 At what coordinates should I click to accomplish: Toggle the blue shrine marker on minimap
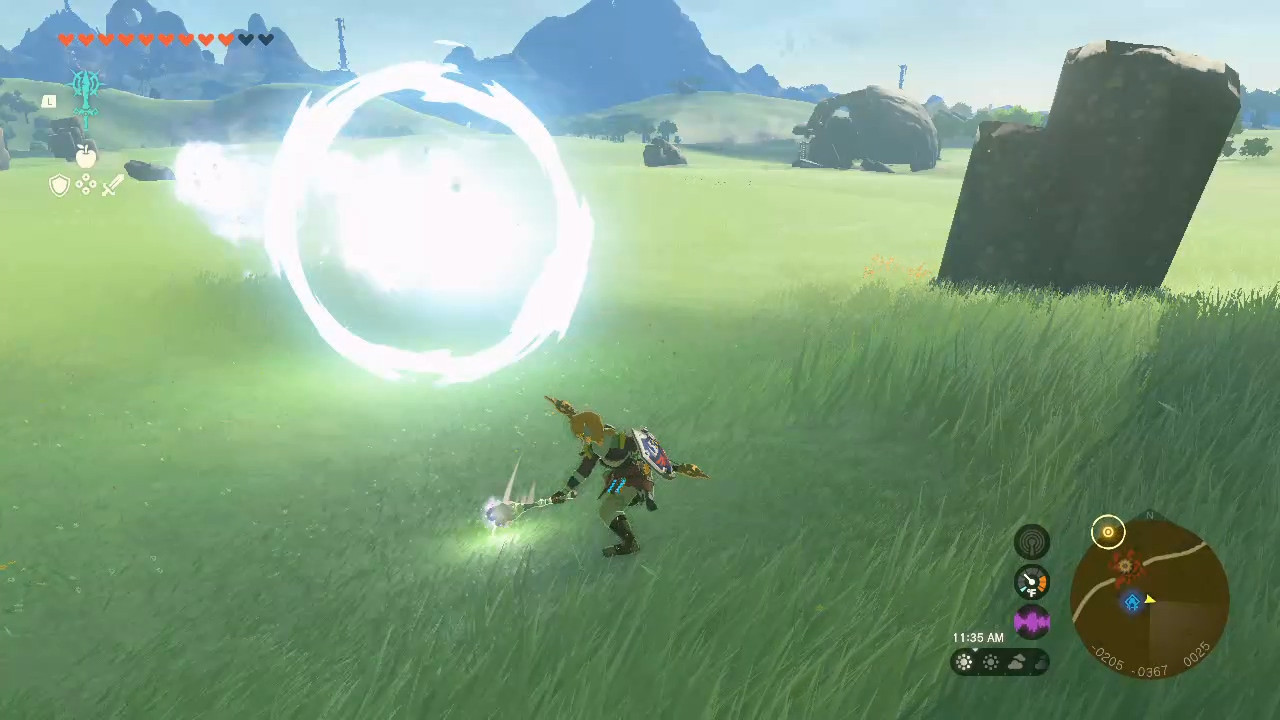point(1133,601)
